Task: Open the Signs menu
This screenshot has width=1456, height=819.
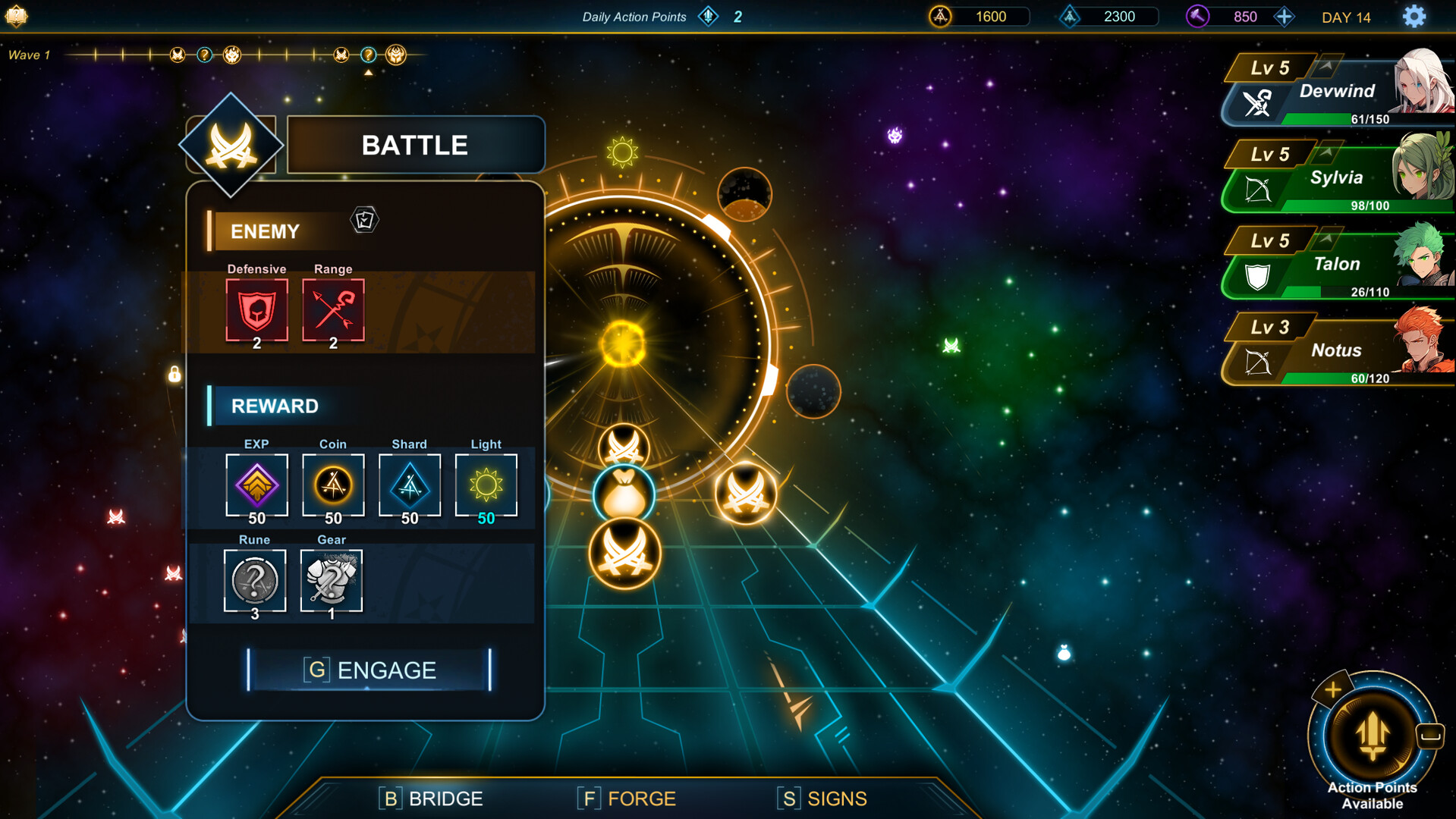Action: tap(822, 798)
